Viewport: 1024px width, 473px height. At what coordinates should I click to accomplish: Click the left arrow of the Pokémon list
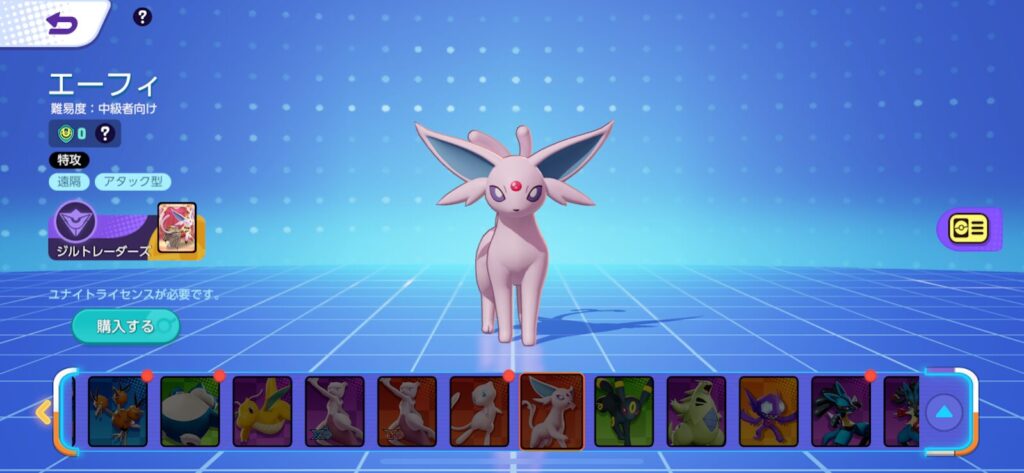pos(43,411)
